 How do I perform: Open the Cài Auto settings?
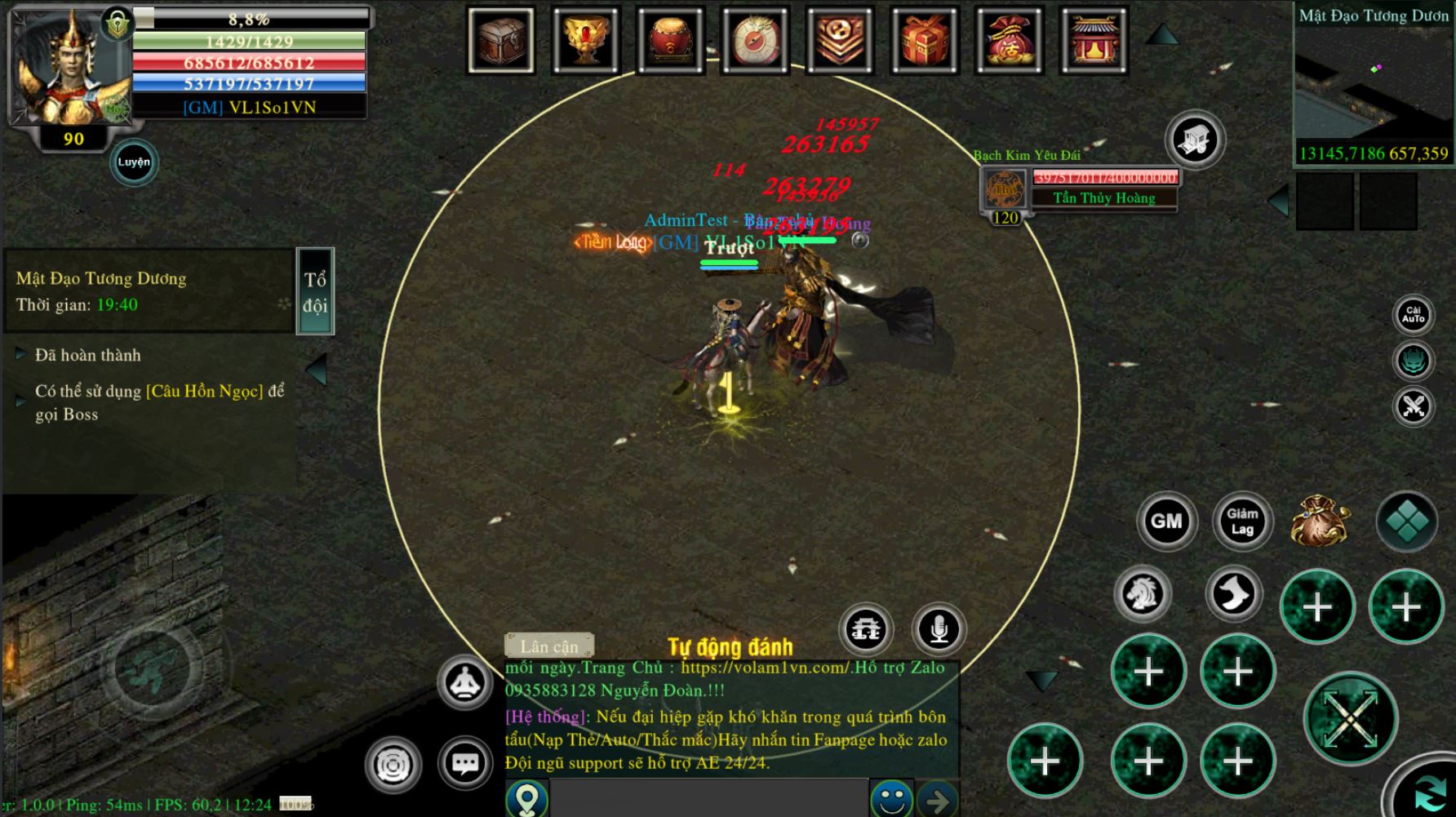coord(1413,315)
